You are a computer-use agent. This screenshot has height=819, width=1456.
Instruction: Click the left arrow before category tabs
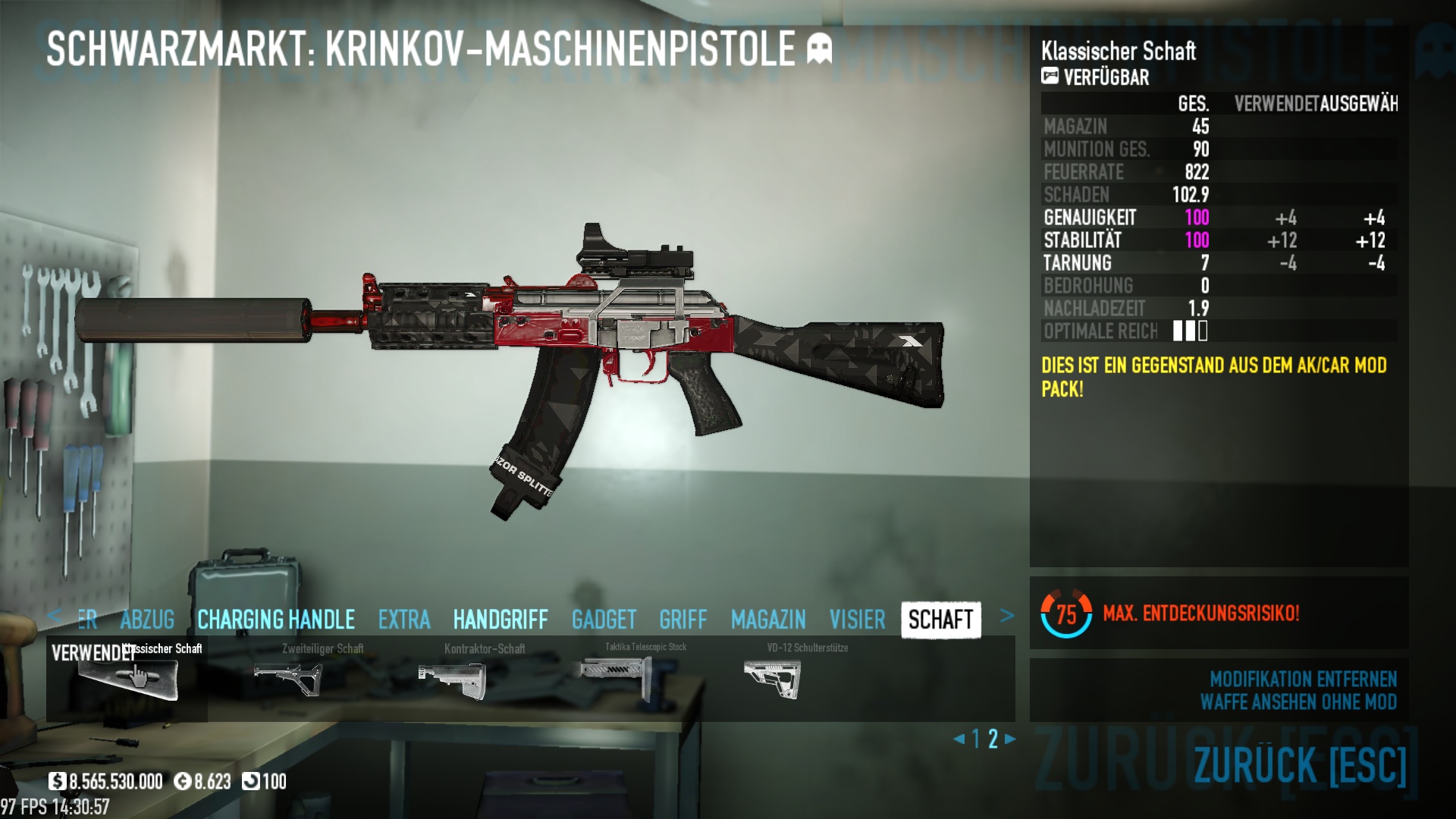point(54,616)
